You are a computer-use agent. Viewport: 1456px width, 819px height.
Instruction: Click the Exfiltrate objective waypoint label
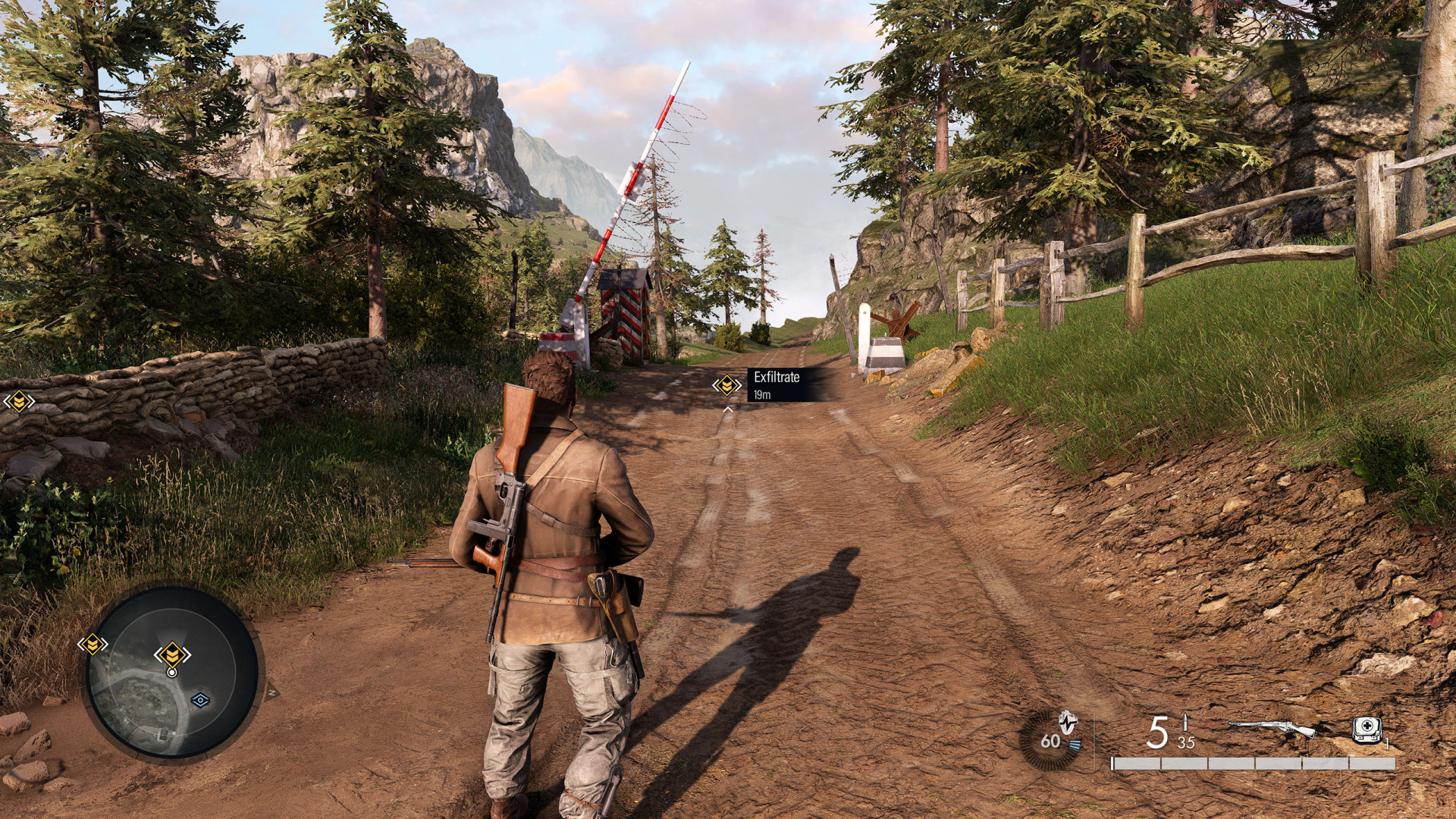point(777,384)
